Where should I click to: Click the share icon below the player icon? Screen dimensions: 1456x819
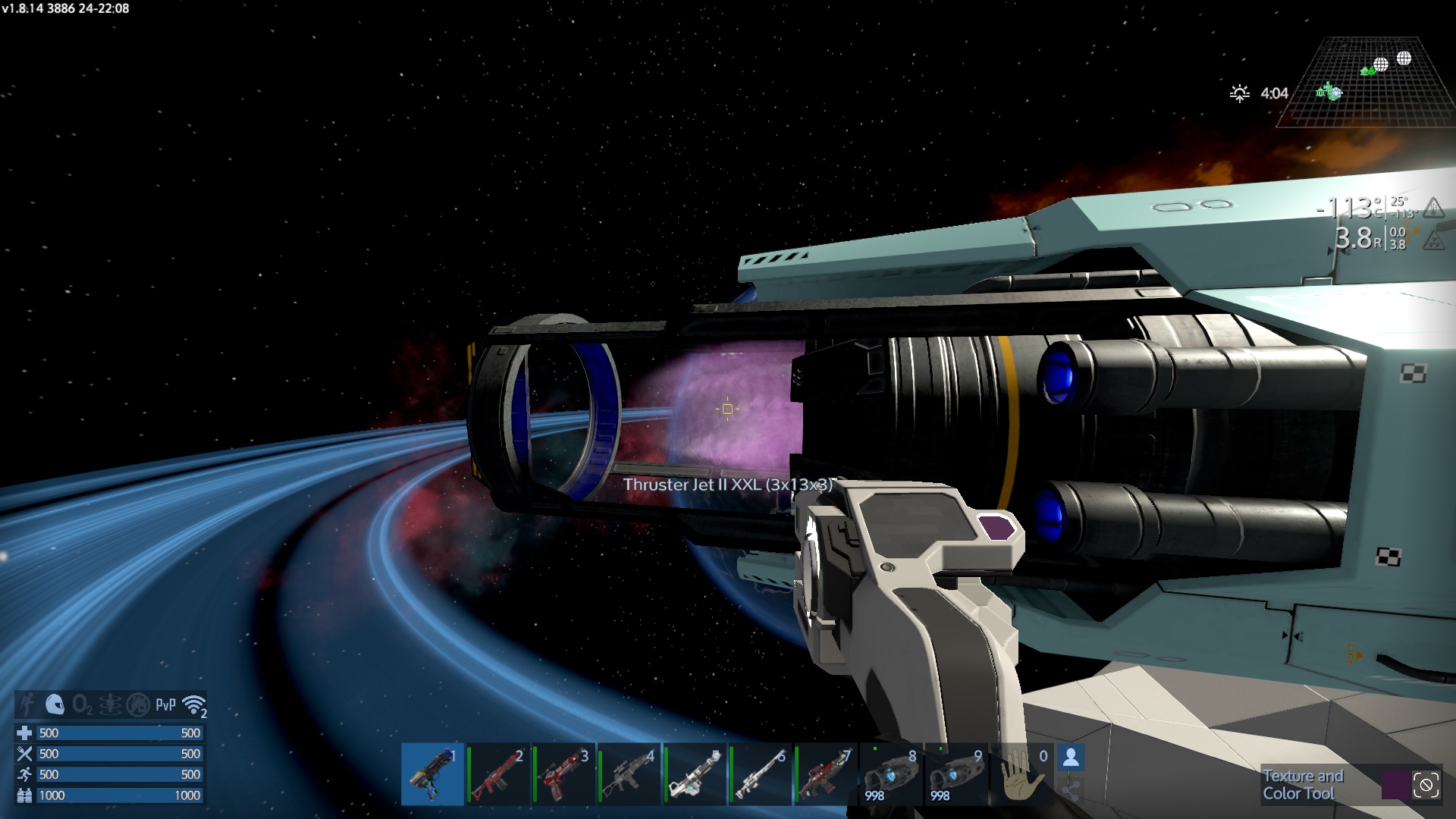pos(1071,791)
